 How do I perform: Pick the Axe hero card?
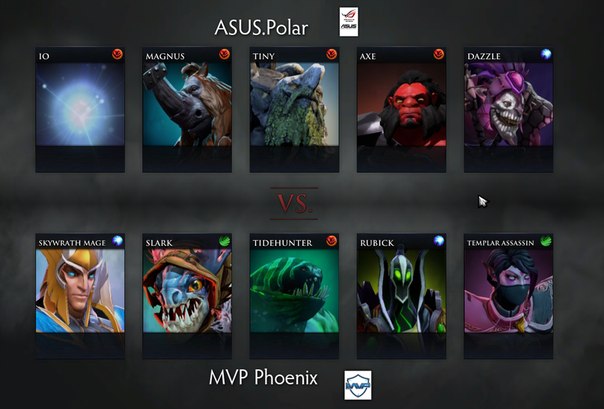coord(401,108)
